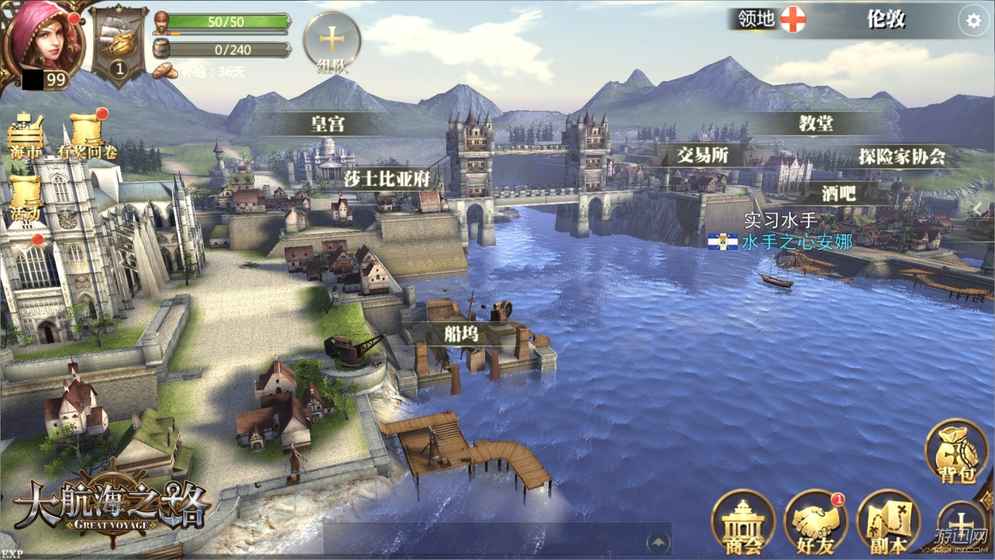Enter the 酒吧 tavern
Viewport: 995px width, 560px height.
tap(838, 193)
